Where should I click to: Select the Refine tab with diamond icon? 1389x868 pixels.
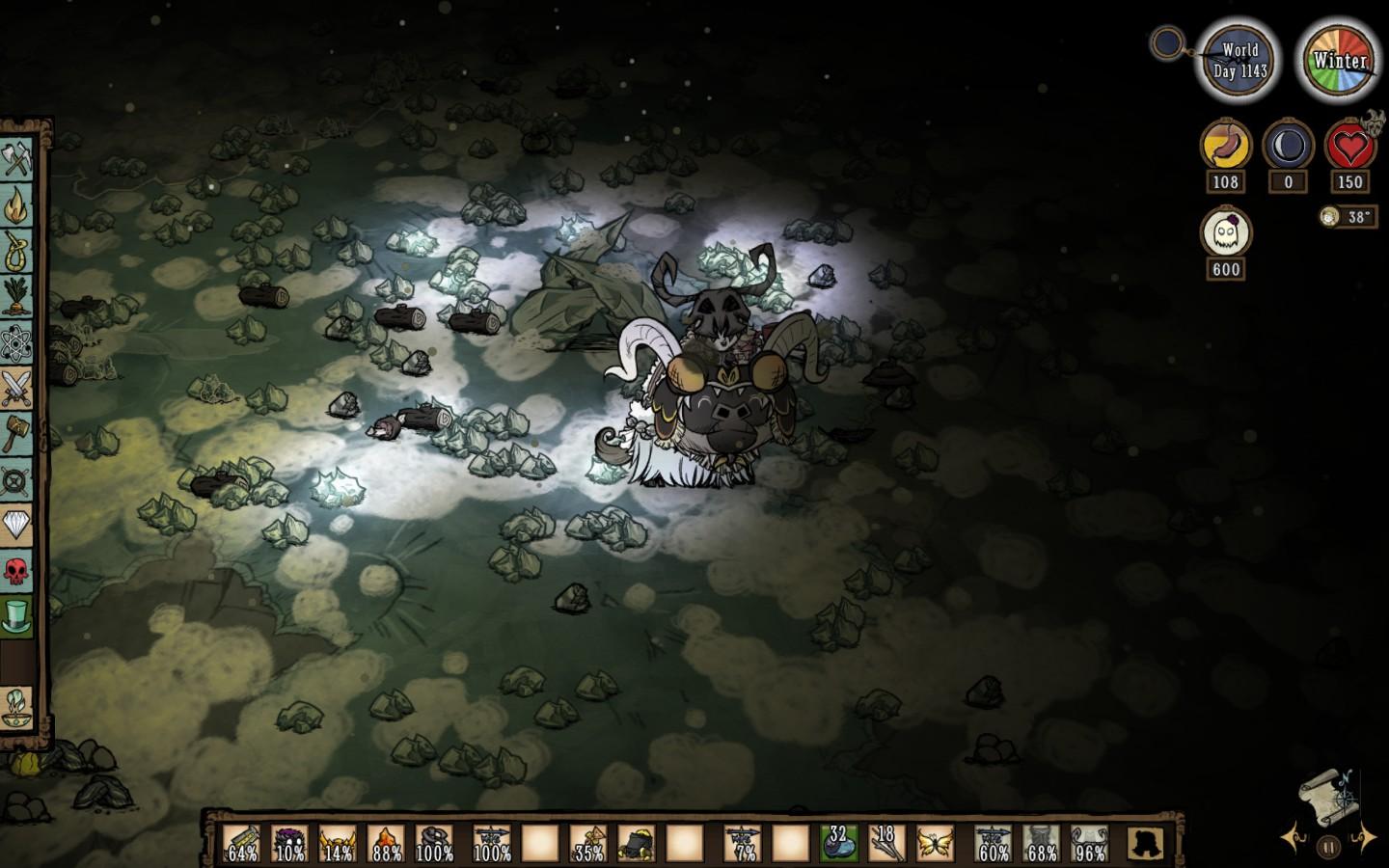point(18,525)
